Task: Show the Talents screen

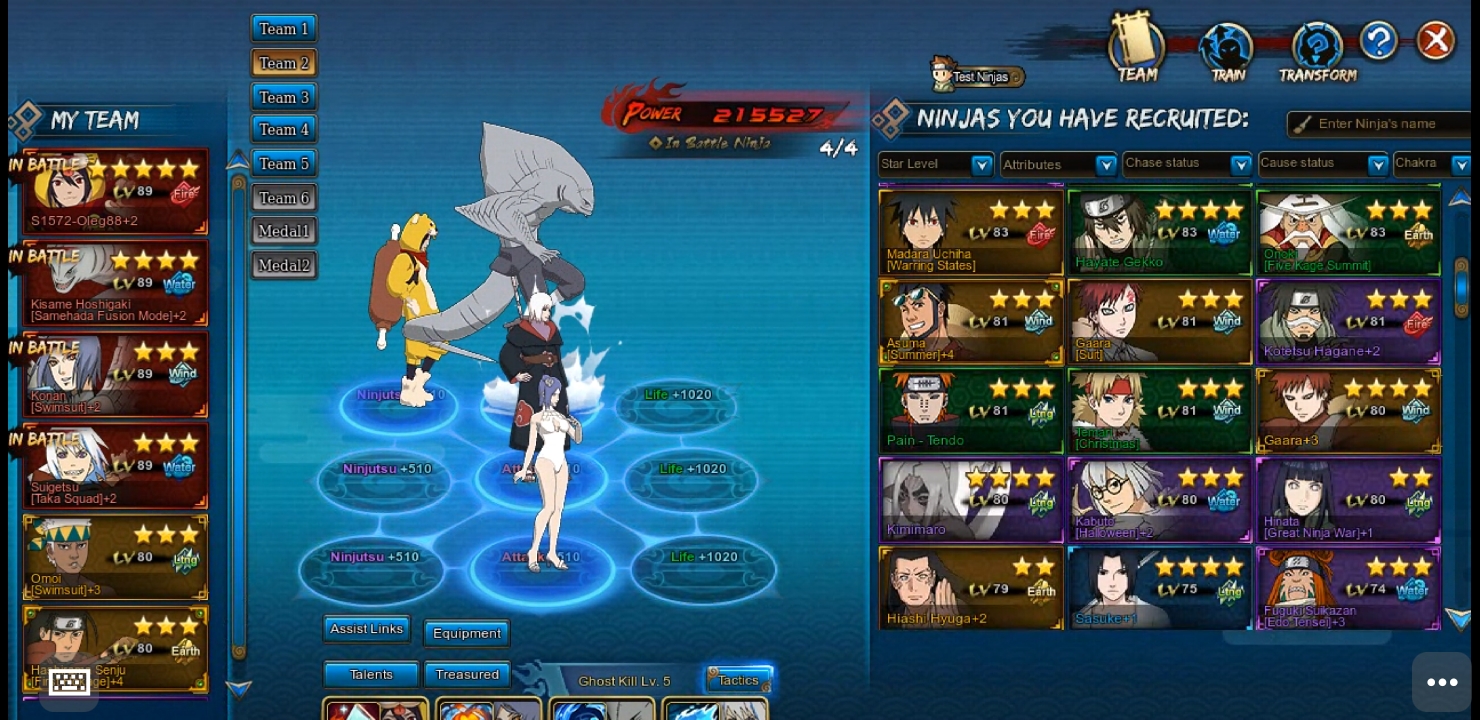Action: tap(371, 675)
